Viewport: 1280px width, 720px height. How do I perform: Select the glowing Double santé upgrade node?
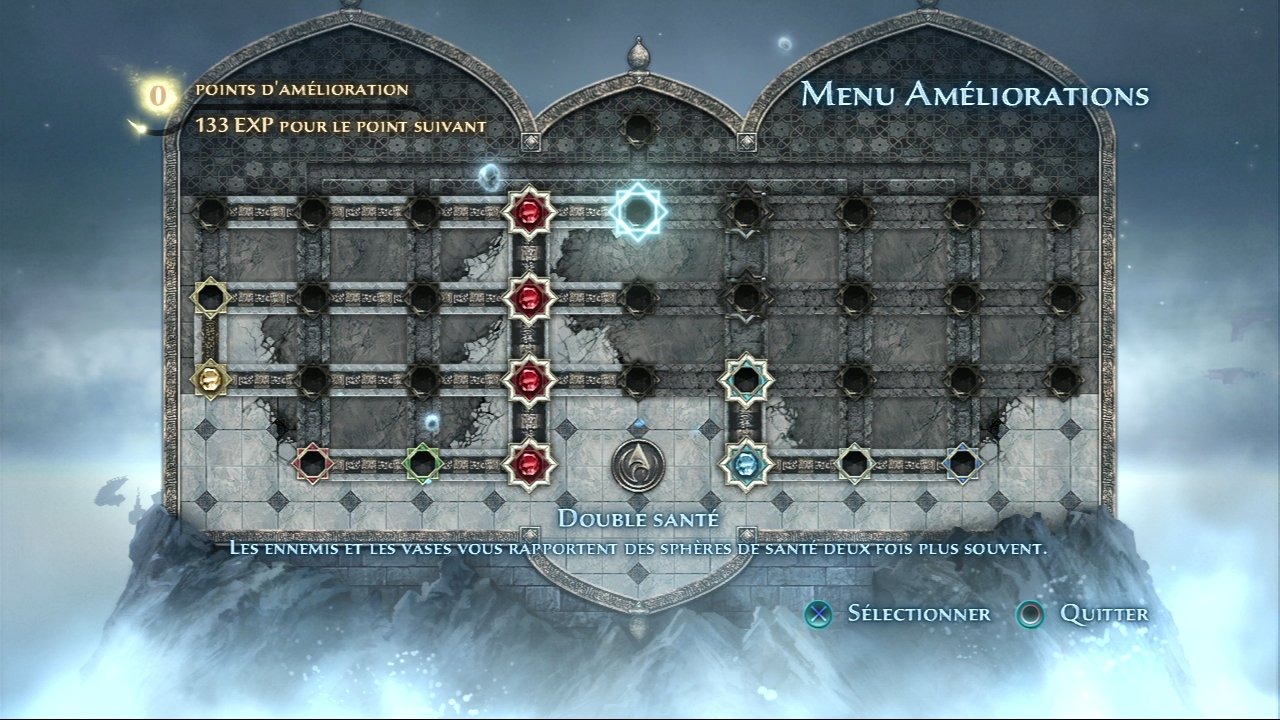pos(637,211)
